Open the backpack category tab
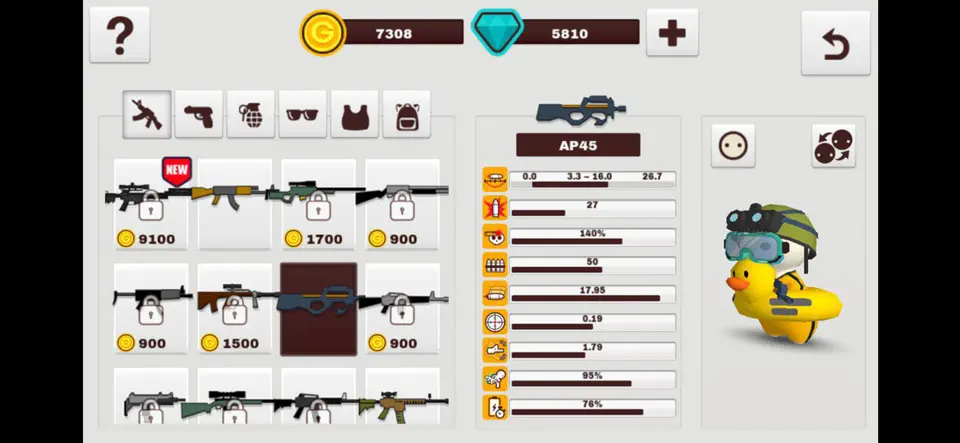Screen dimensions: 960x443 (406, 114)
